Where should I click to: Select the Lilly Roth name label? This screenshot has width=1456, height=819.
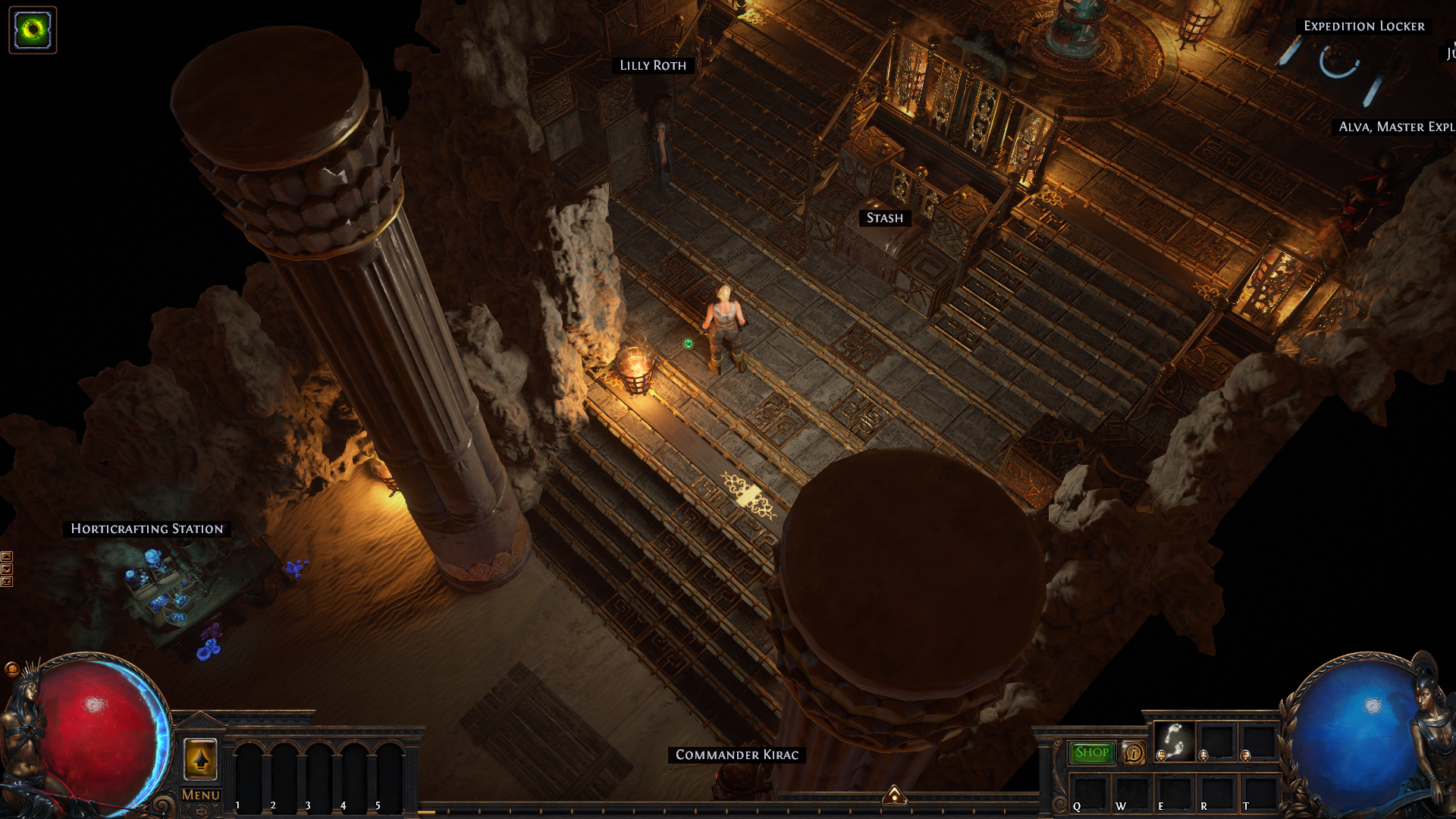click(x=653, y=66)
